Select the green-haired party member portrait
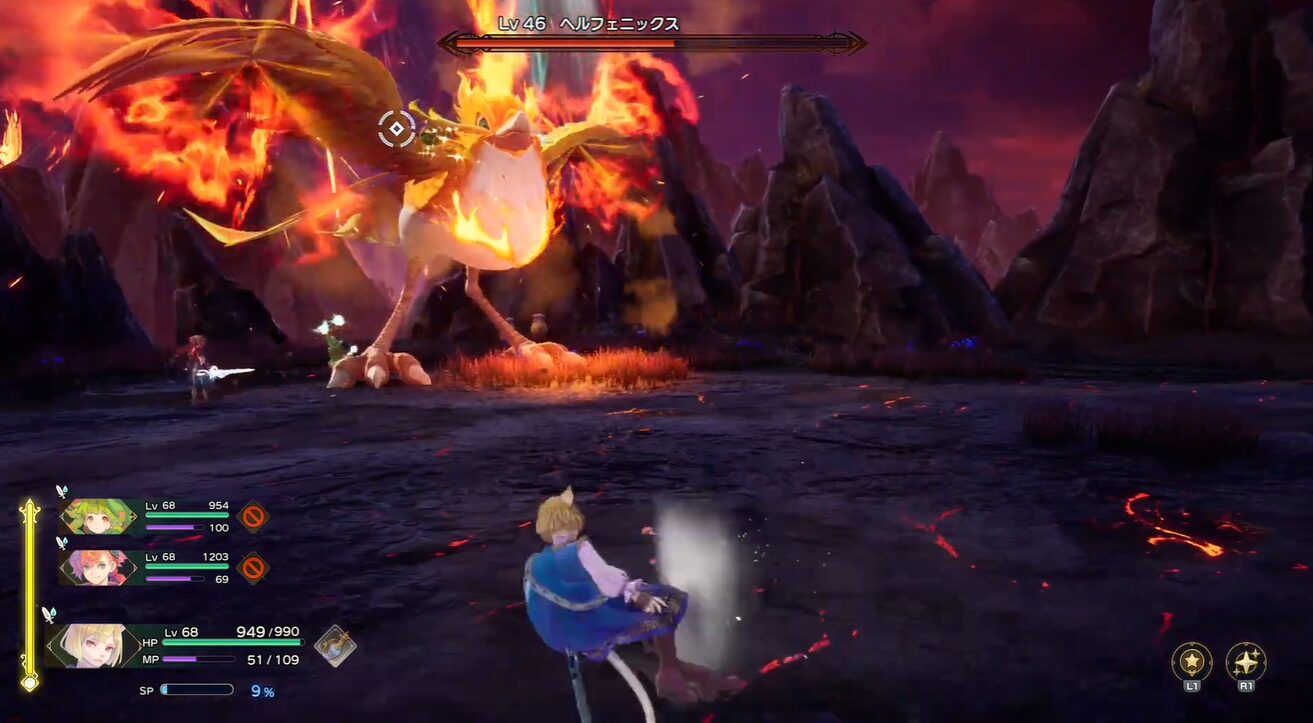Image resolution: width=1313 pixels, height=723 pixels. pos(98,516)
